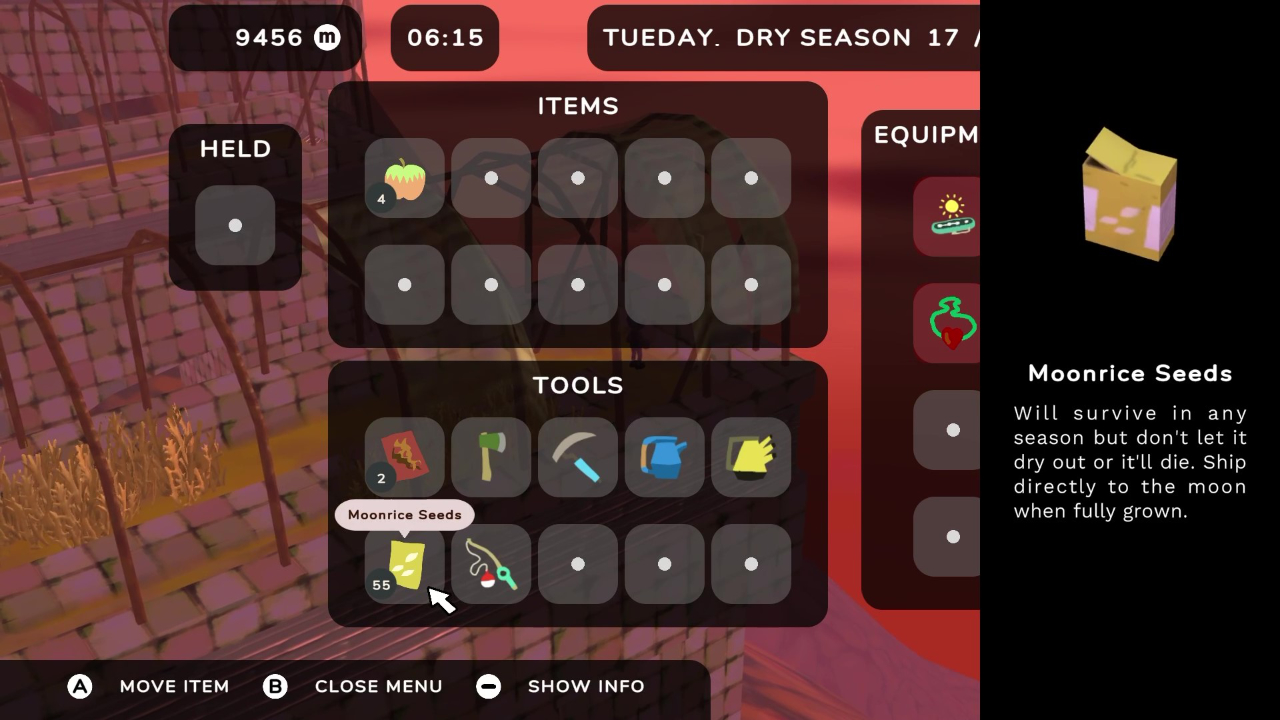This screenshot has height=720, width=1280.
Task: Select the axe tool
Action: tap(491, 457)
